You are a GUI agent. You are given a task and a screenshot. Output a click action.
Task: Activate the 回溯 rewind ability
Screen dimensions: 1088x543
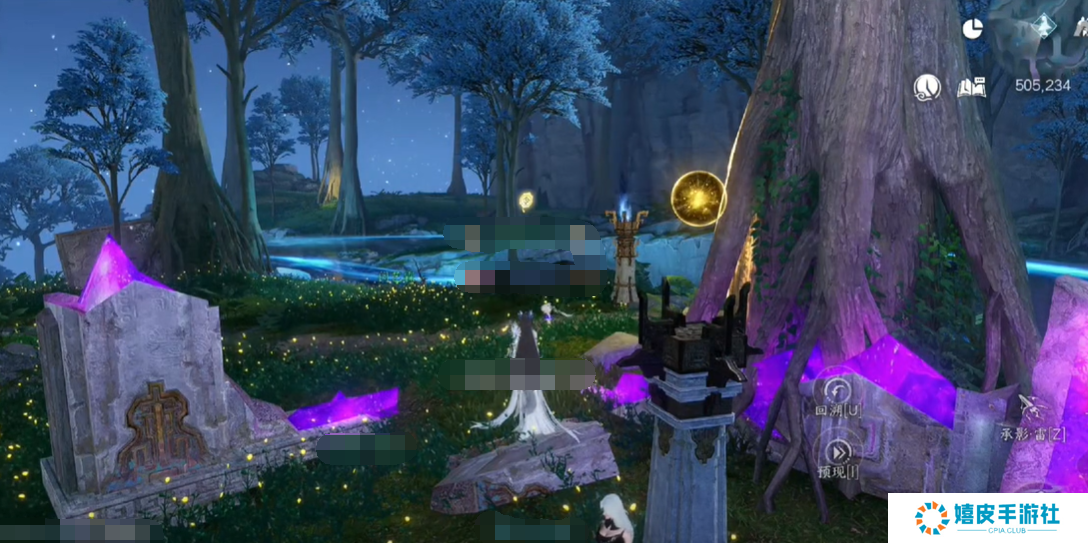(835, 390)
